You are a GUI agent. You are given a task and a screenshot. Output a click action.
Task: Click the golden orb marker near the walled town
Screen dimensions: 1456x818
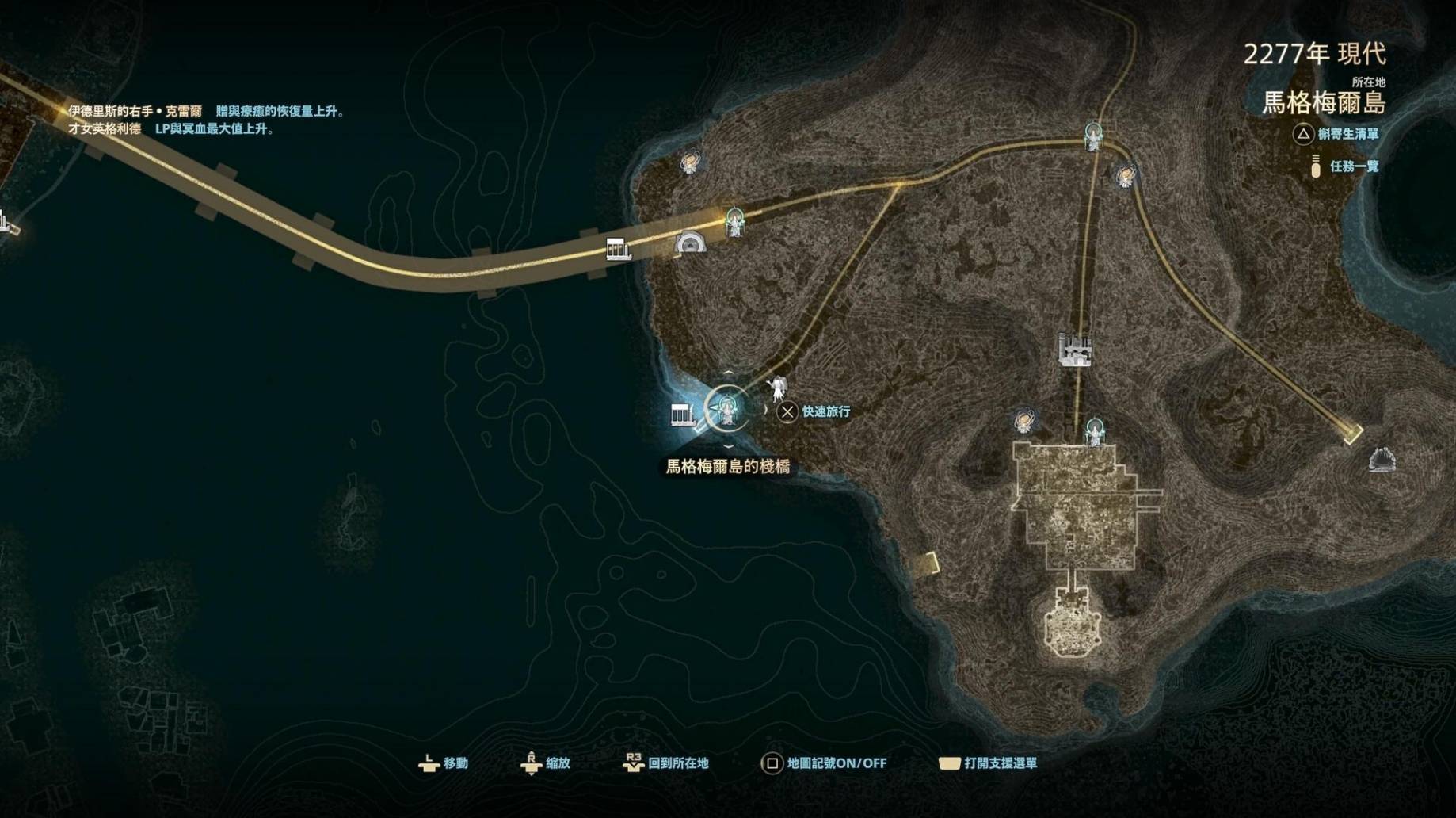[1023, 420]
